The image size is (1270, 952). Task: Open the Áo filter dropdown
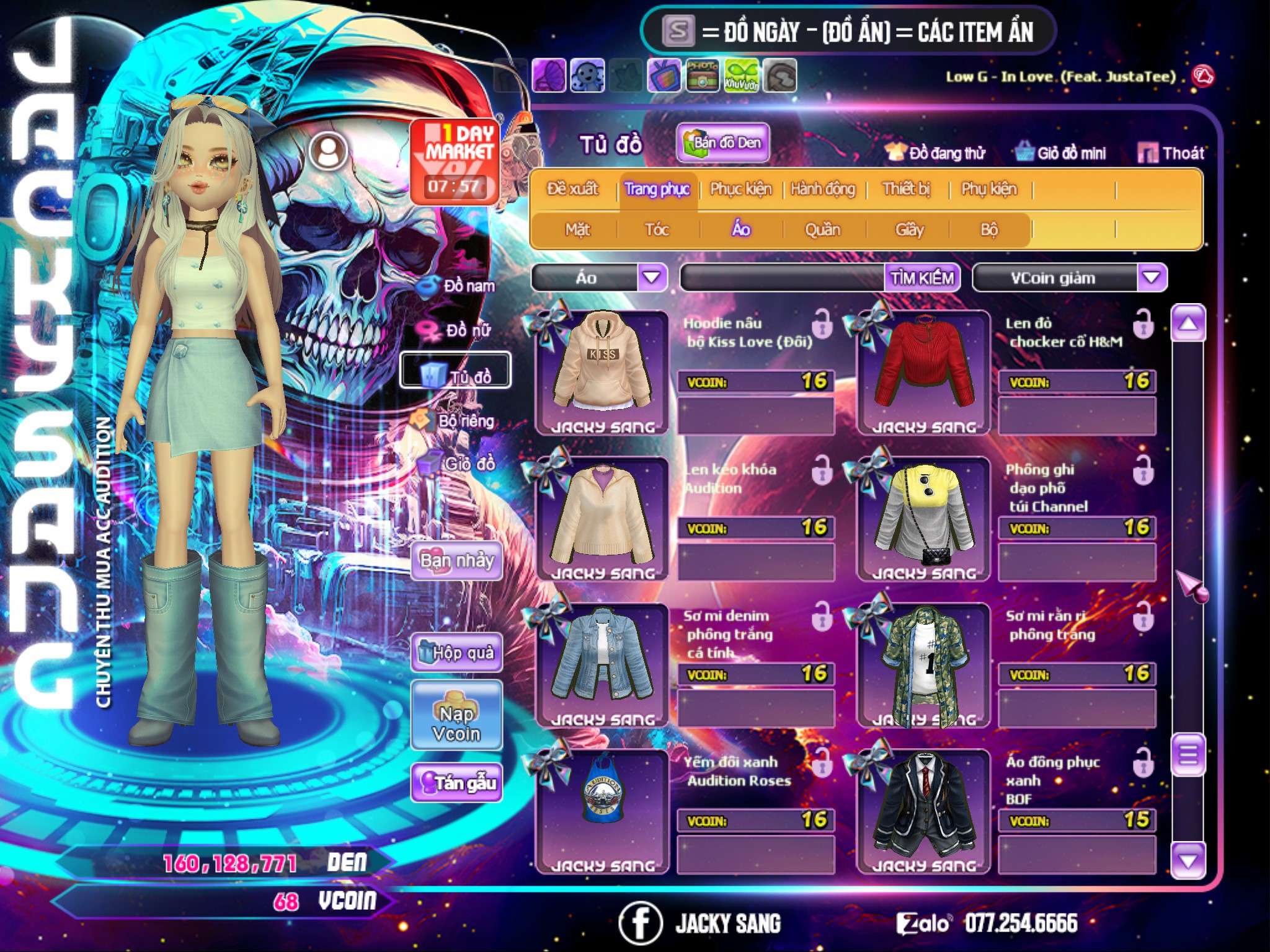pos(652,277)
